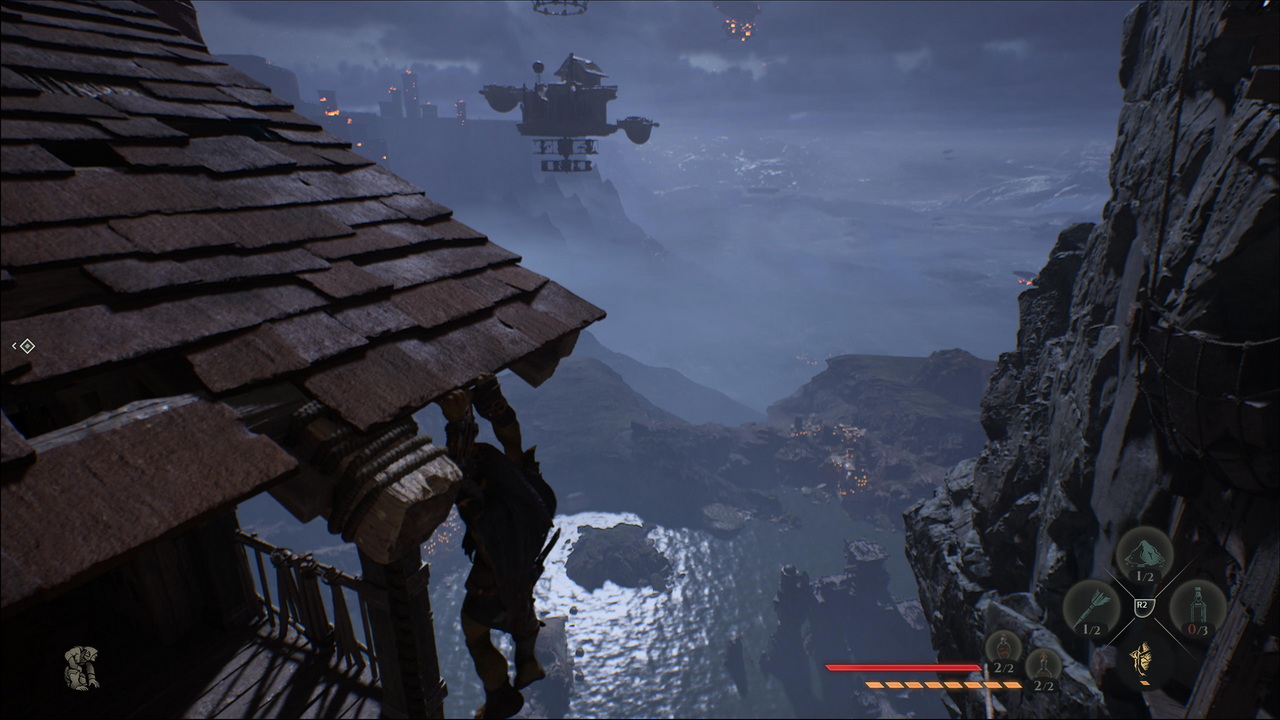The width and height of the screenshot is (1280, 720).
Task: Choose the feathered dart item slot
Action: click(x=1091, y=606)
